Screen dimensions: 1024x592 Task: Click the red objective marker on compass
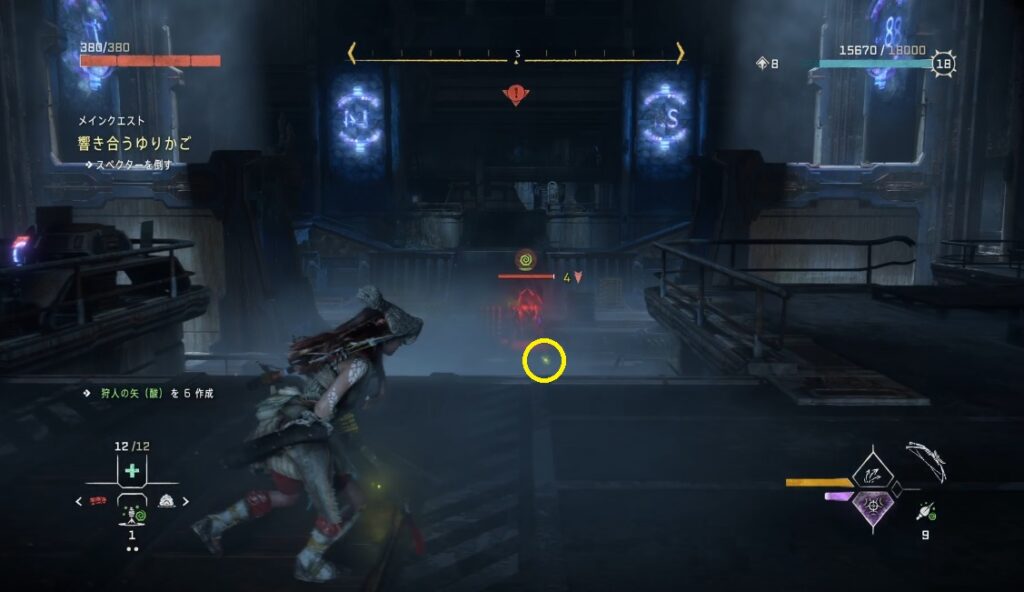point(516,95)
